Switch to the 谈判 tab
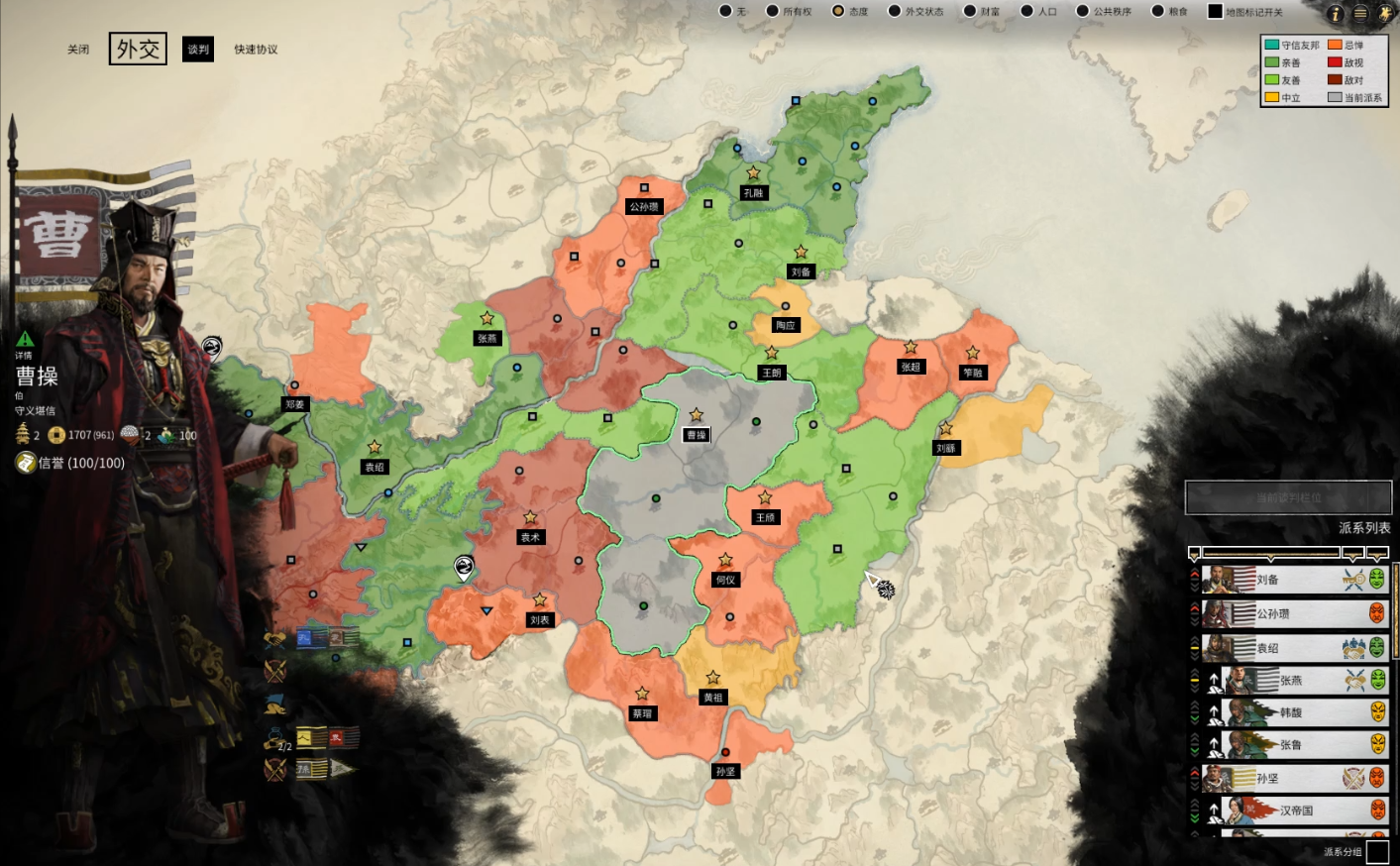The width and height of the screenshot is (1400, 866). coord(197,49)
